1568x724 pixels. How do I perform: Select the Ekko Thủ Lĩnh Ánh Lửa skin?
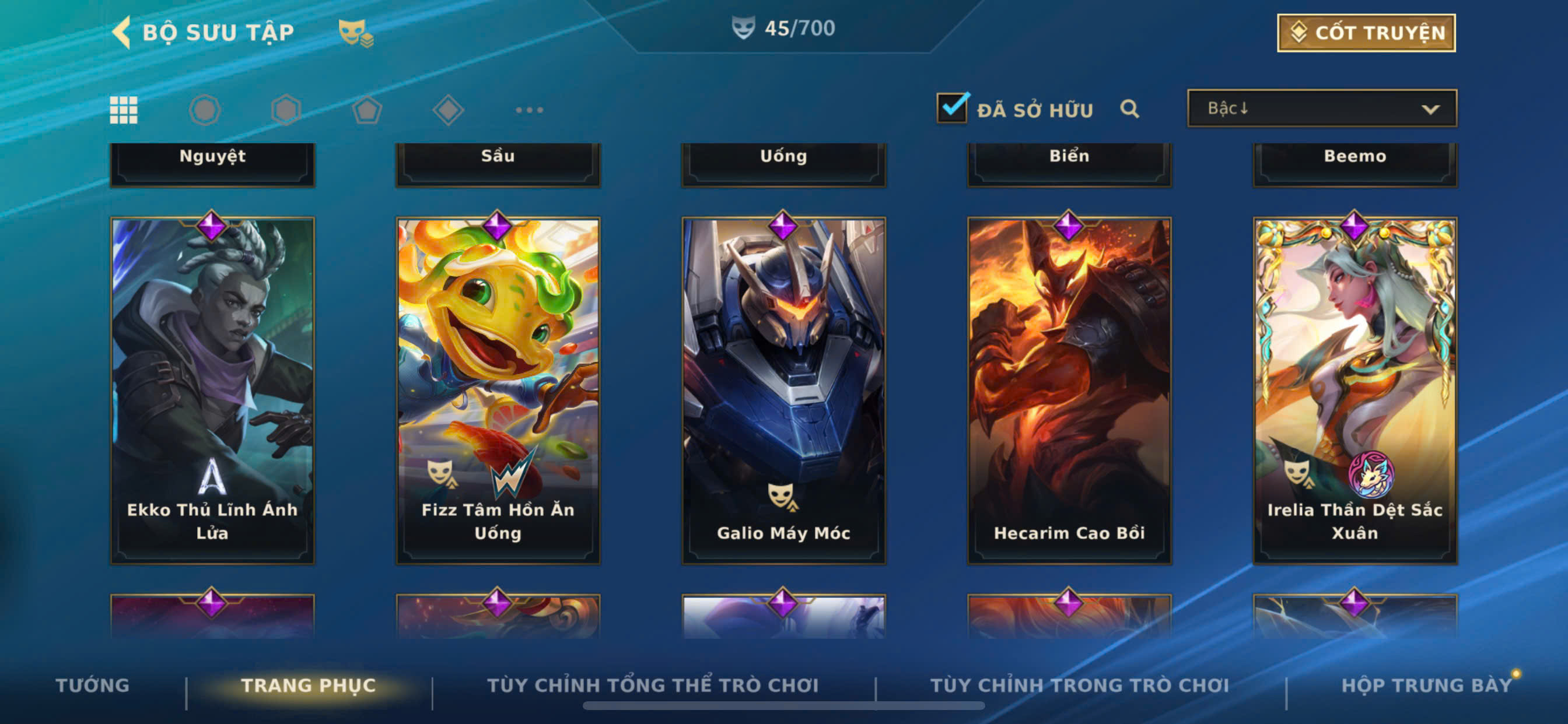click(212, 389)
